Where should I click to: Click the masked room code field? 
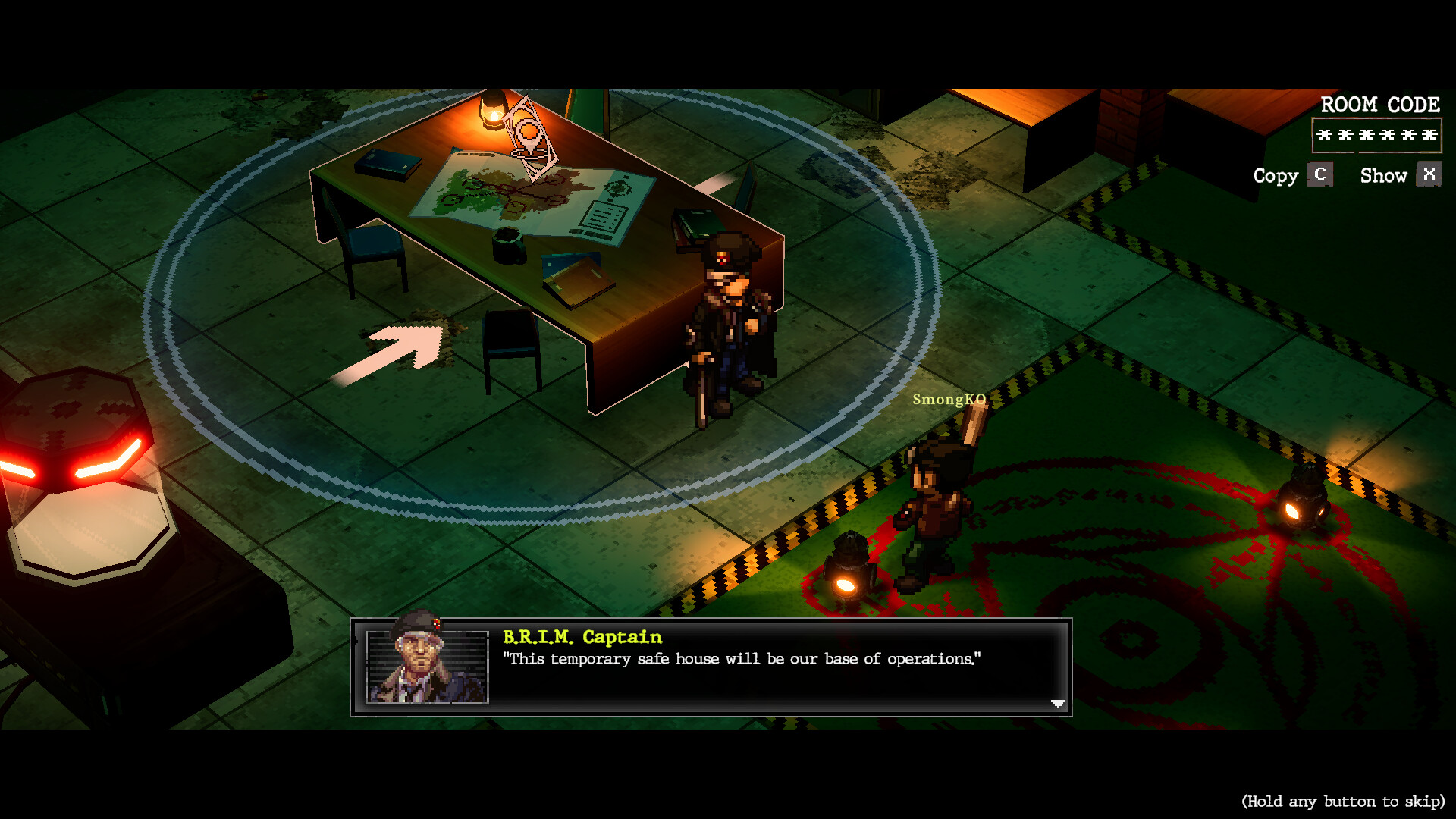(1376, 135)
